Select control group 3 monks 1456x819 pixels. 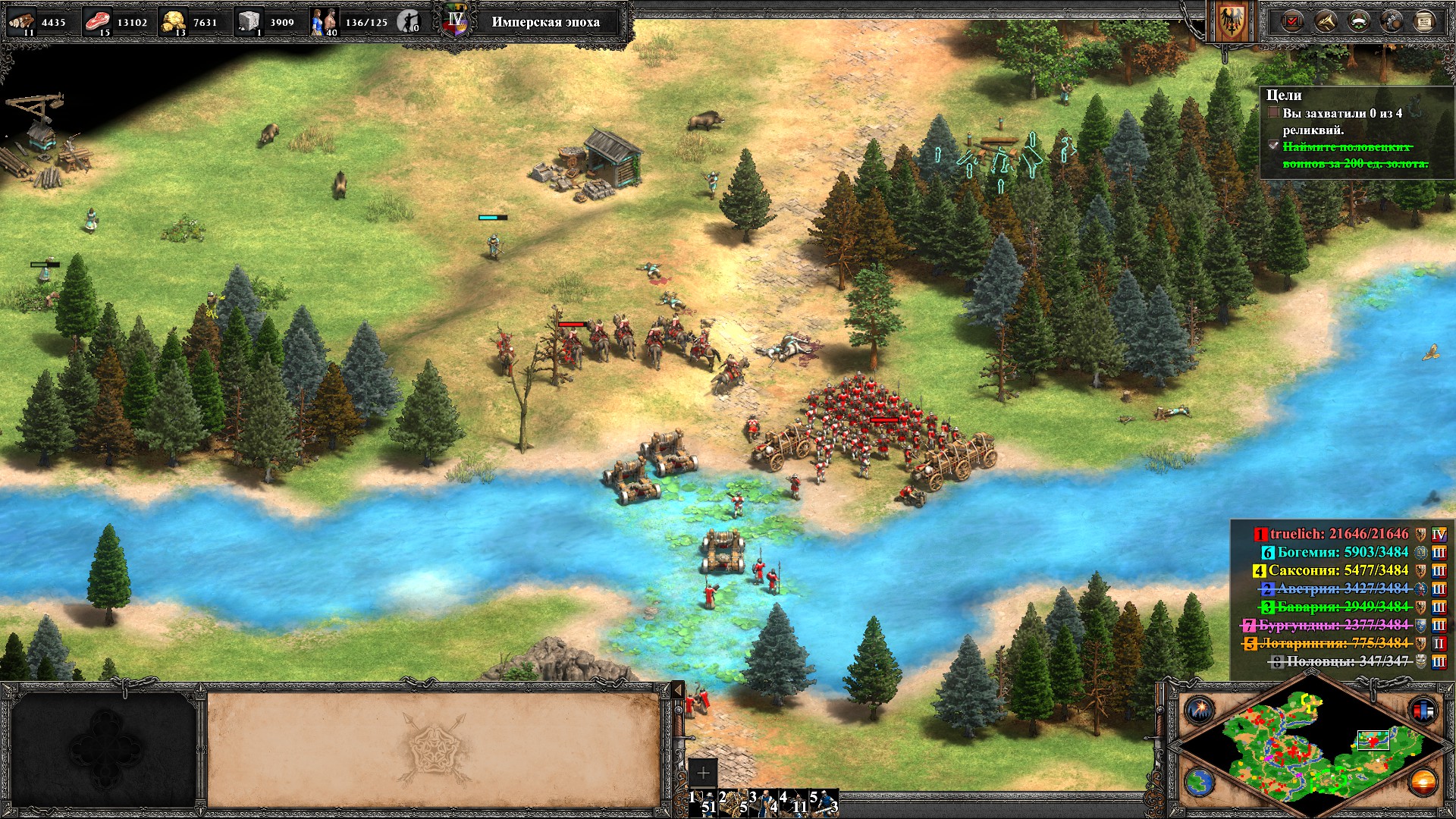763,802
